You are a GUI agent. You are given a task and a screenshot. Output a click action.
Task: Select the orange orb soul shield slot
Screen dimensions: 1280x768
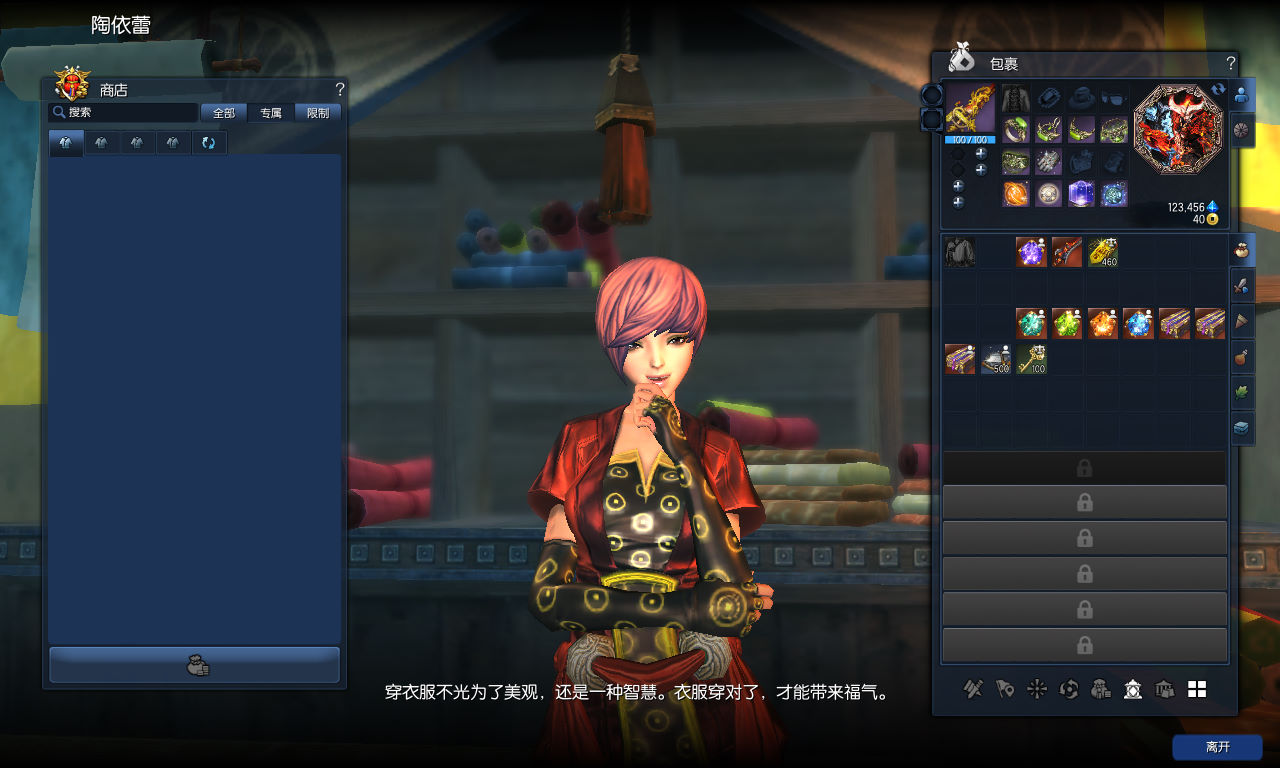(1016, 194)
